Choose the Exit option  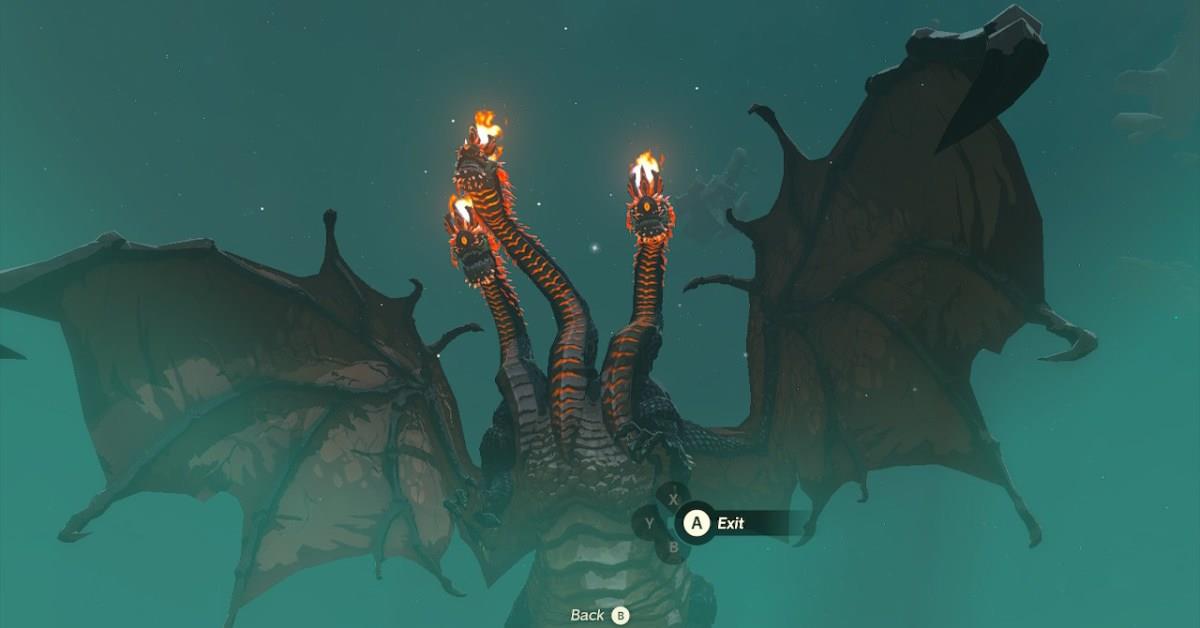point(729,523)
